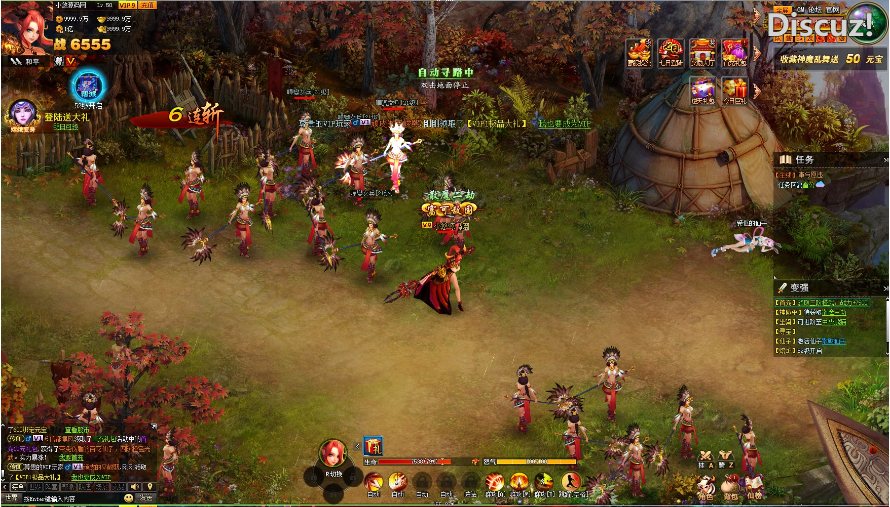
Task: Open the gold ingot event icon
Action: (638, 52)
